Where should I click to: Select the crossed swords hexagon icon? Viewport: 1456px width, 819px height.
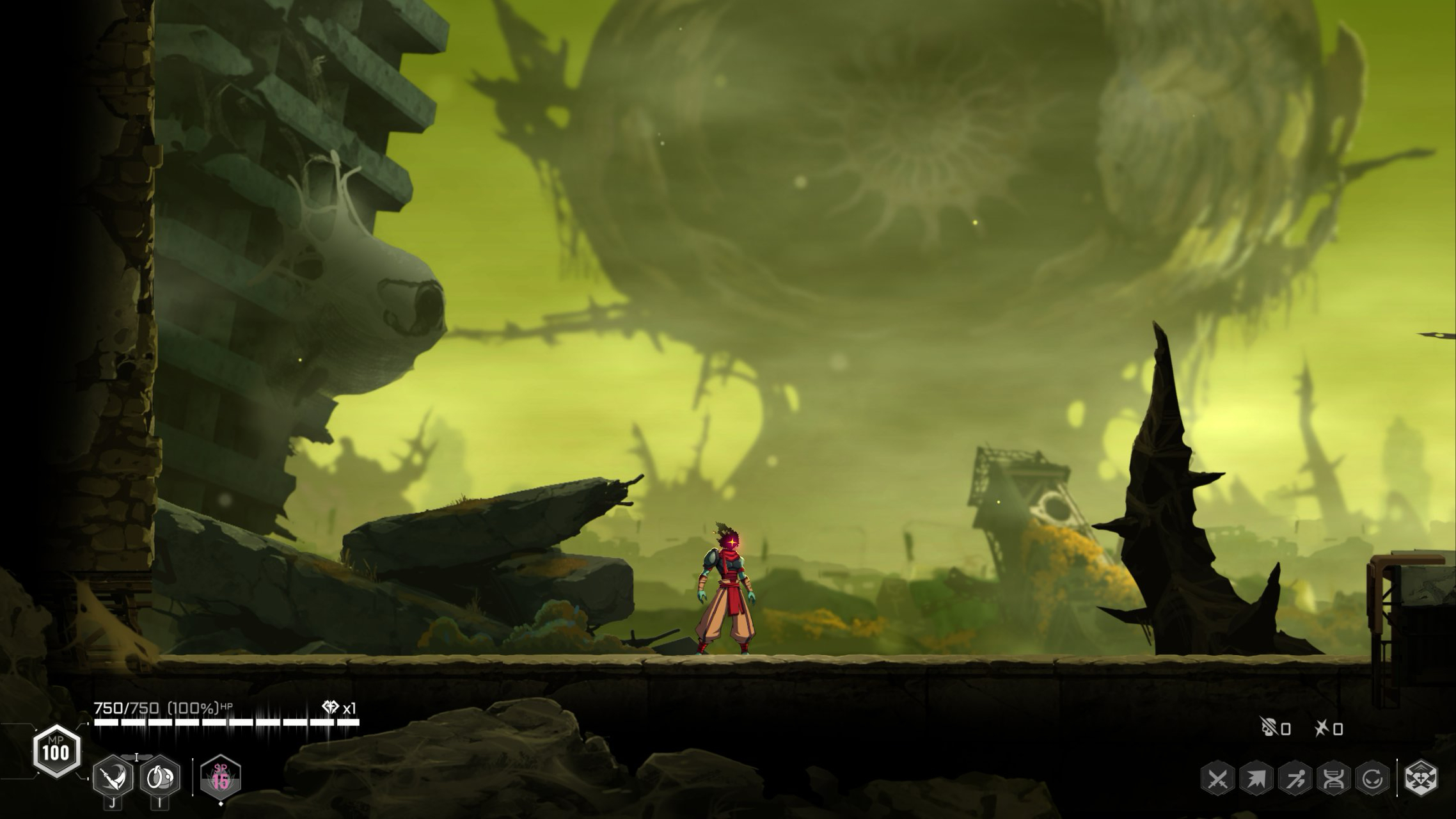pyautogui.click(x=1217, y=779)
